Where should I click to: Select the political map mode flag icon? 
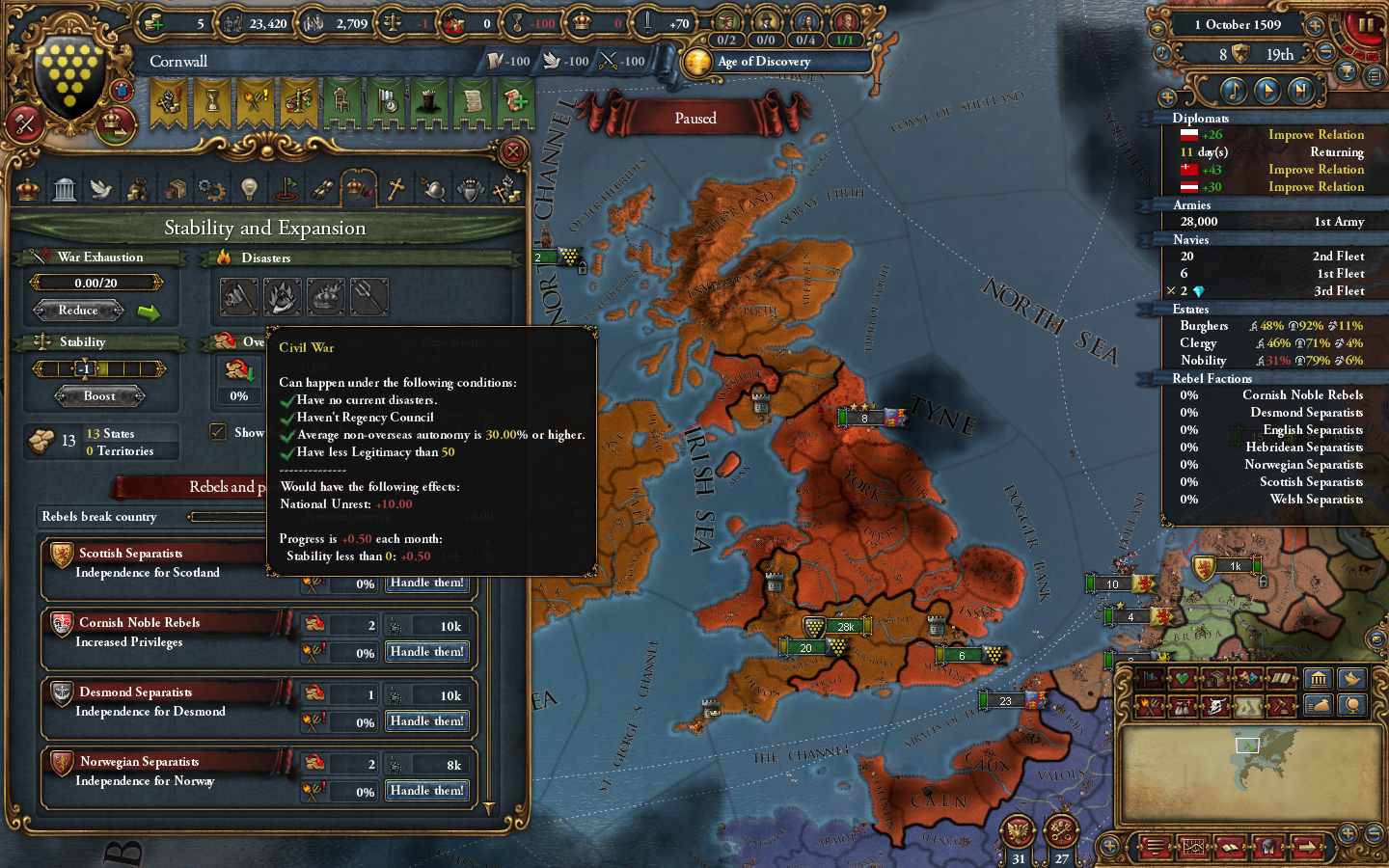pos(1150,679)
